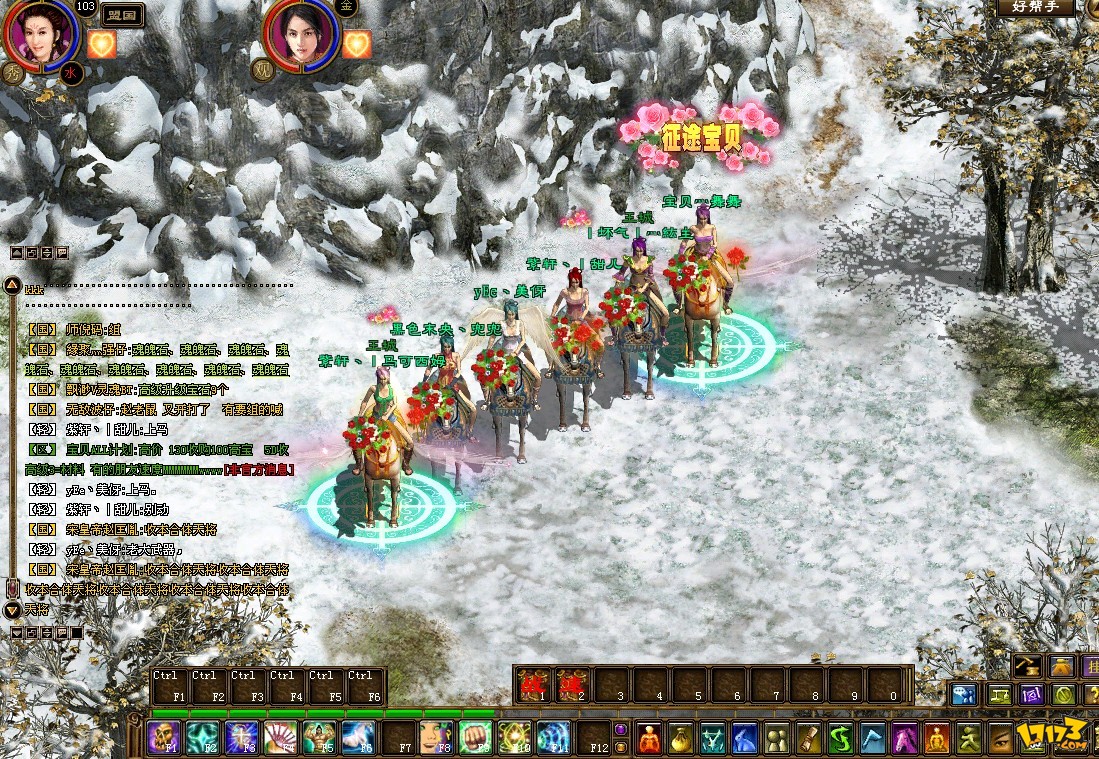
Task: Click the 秀 button beside the player portrait
Action: (15, 72)
